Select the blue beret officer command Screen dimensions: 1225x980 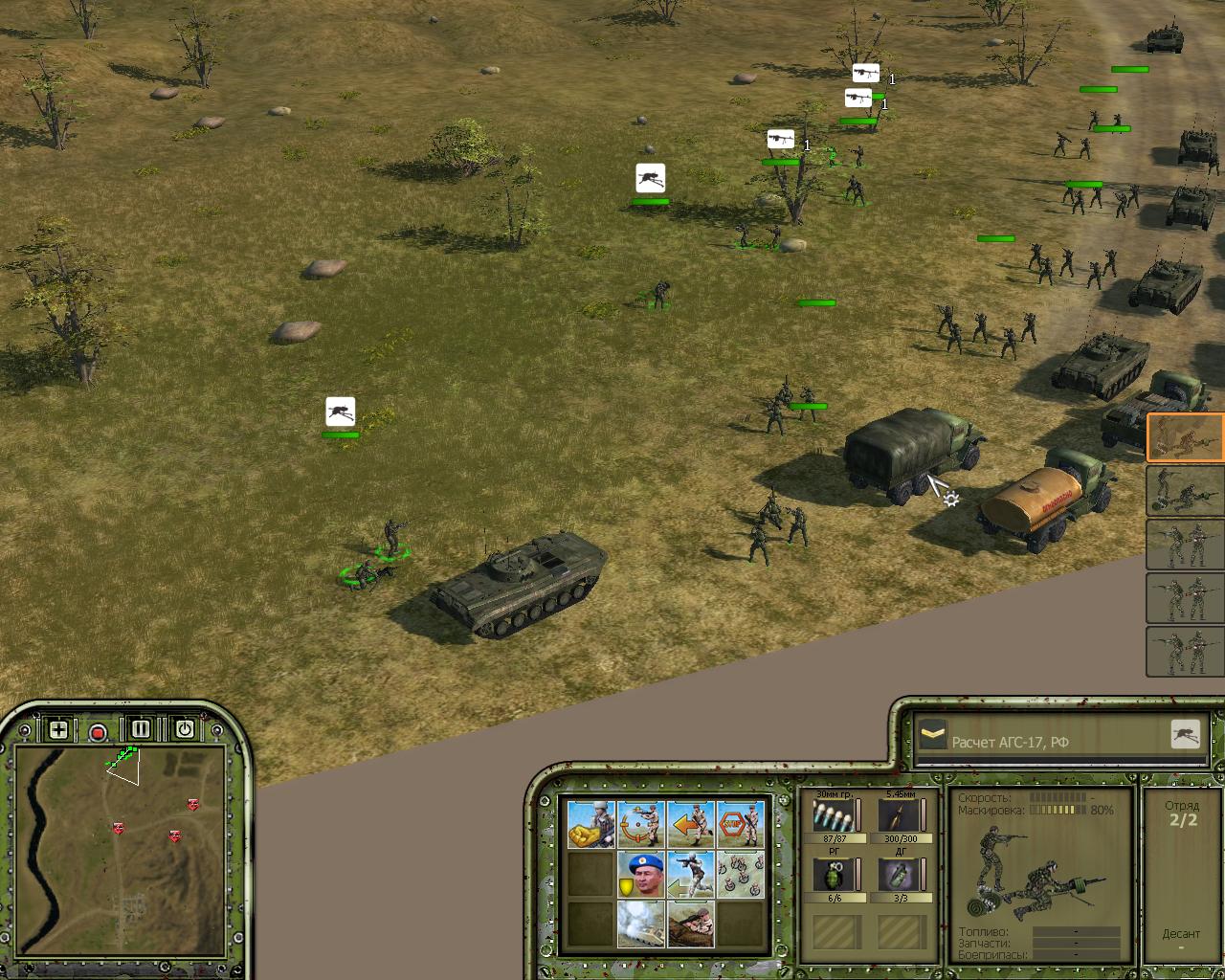[x=640, y=874]
